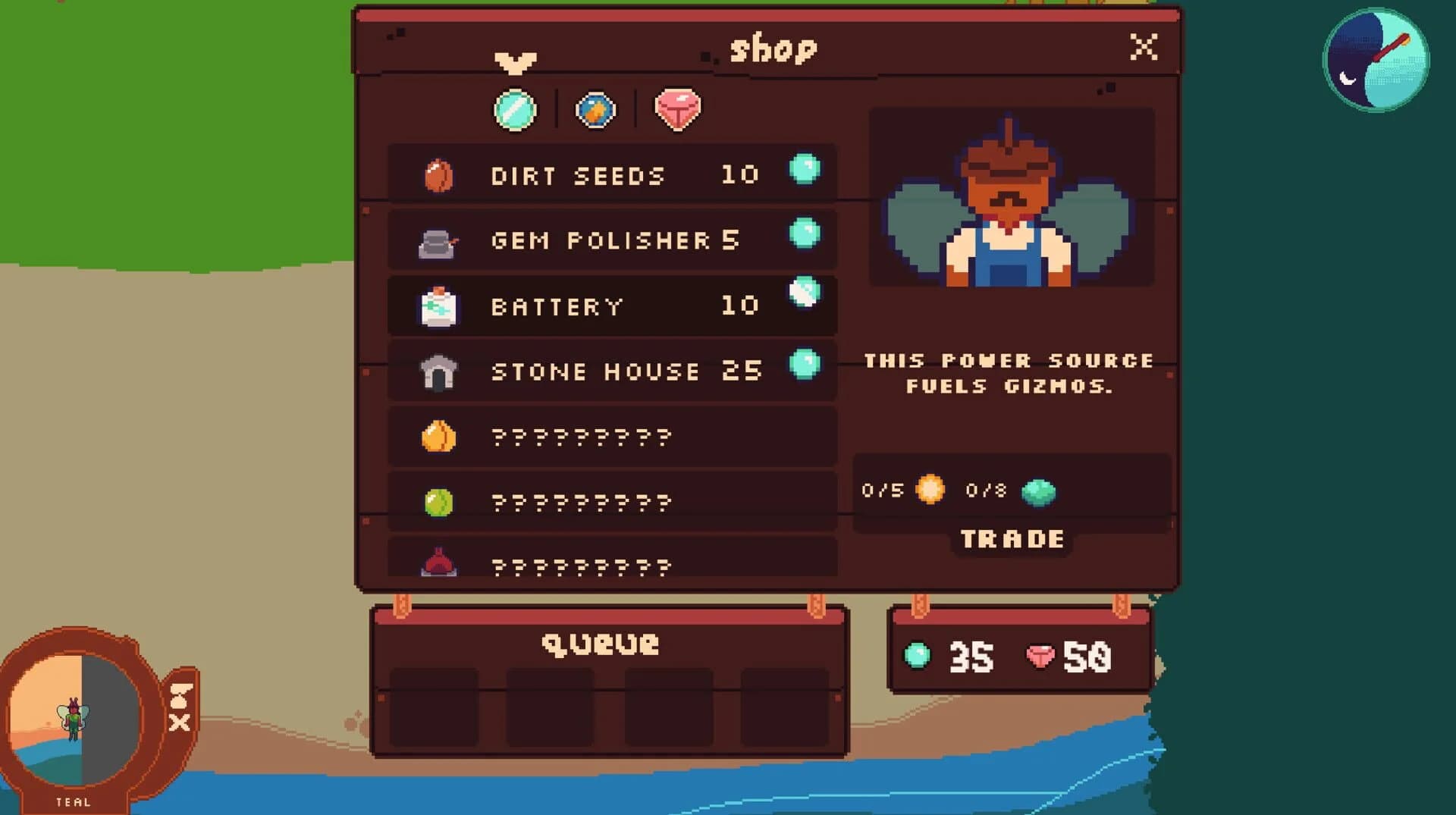1456x815 pixels.
Task: Select the teal gem currency tab
Action: tap(516, 110)
